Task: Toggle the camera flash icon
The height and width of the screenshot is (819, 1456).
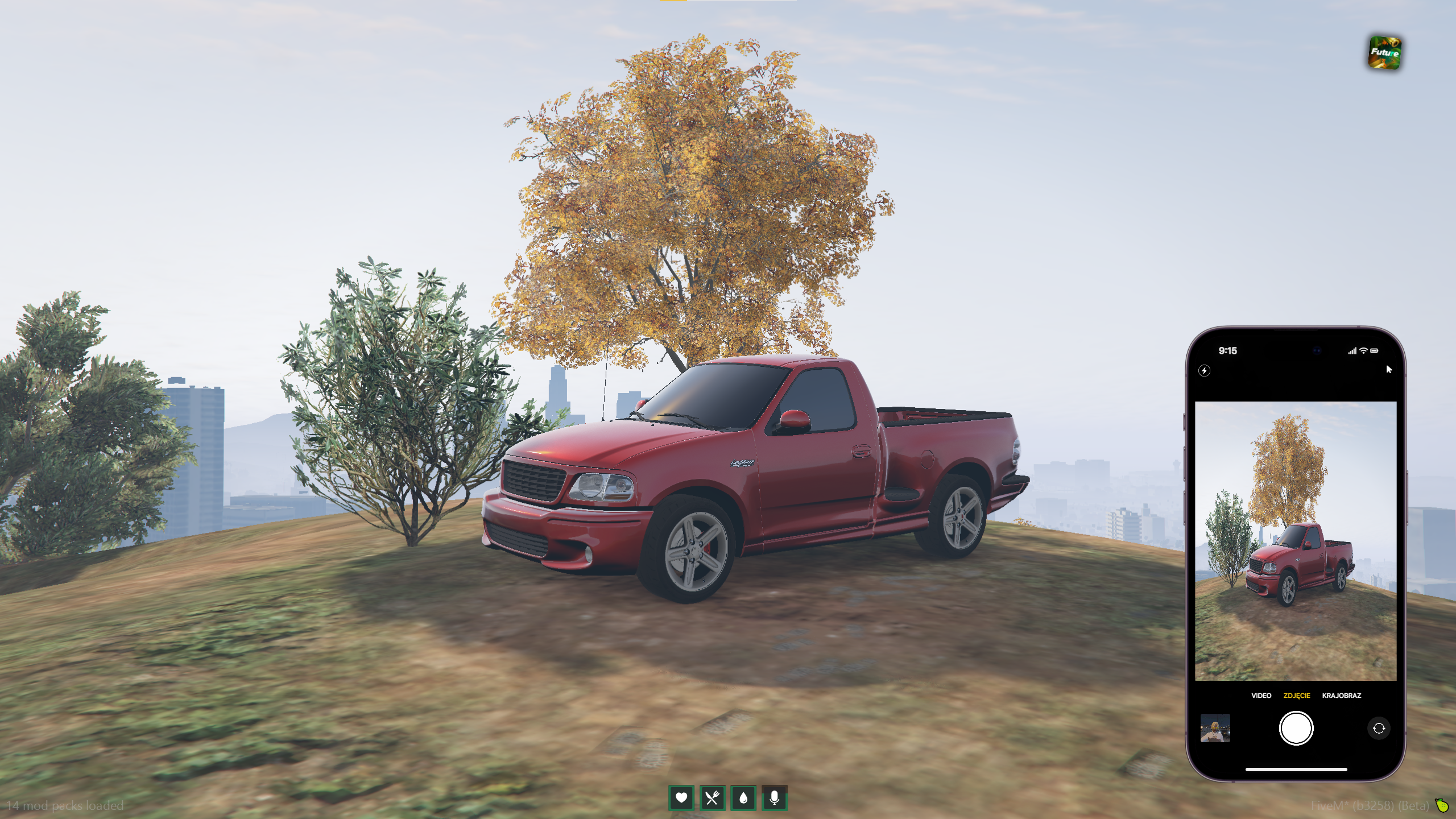Action: pyautogui.click(x=1204, y=371)
